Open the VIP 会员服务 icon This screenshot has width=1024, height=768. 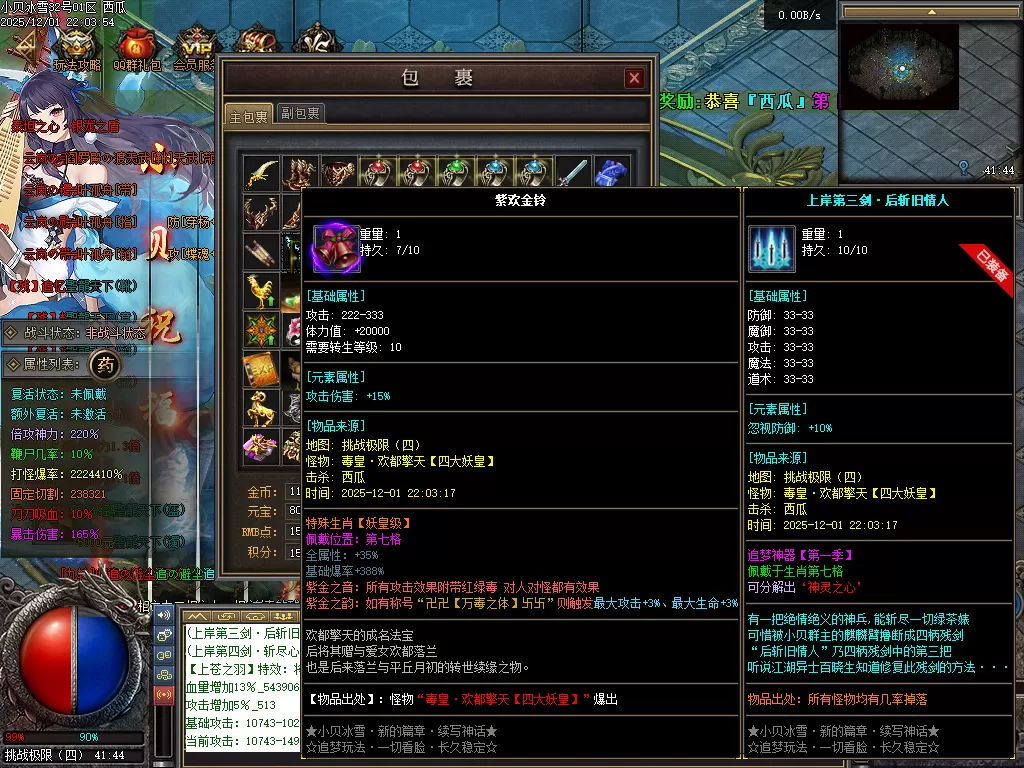pos(196,47)
